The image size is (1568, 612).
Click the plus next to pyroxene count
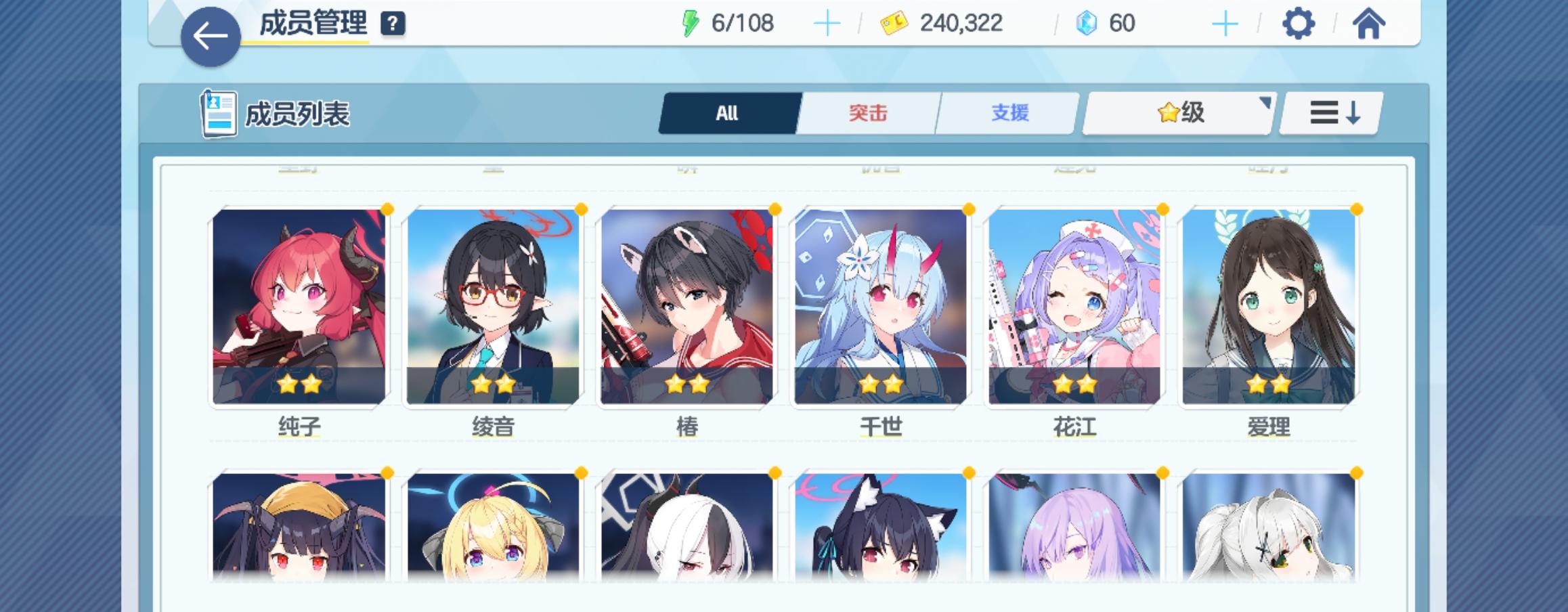pos(1227,23)
